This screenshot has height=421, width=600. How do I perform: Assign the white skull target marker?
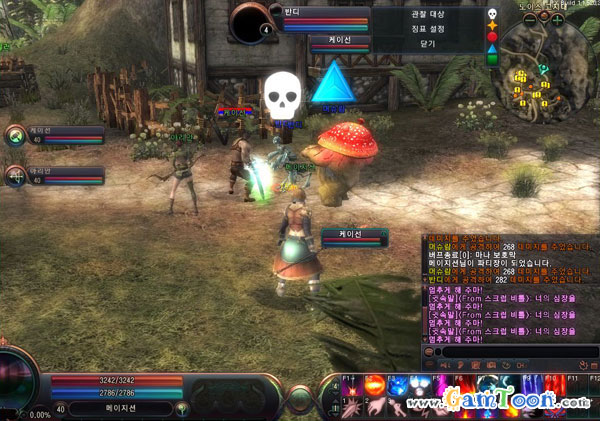click(491, 14)
